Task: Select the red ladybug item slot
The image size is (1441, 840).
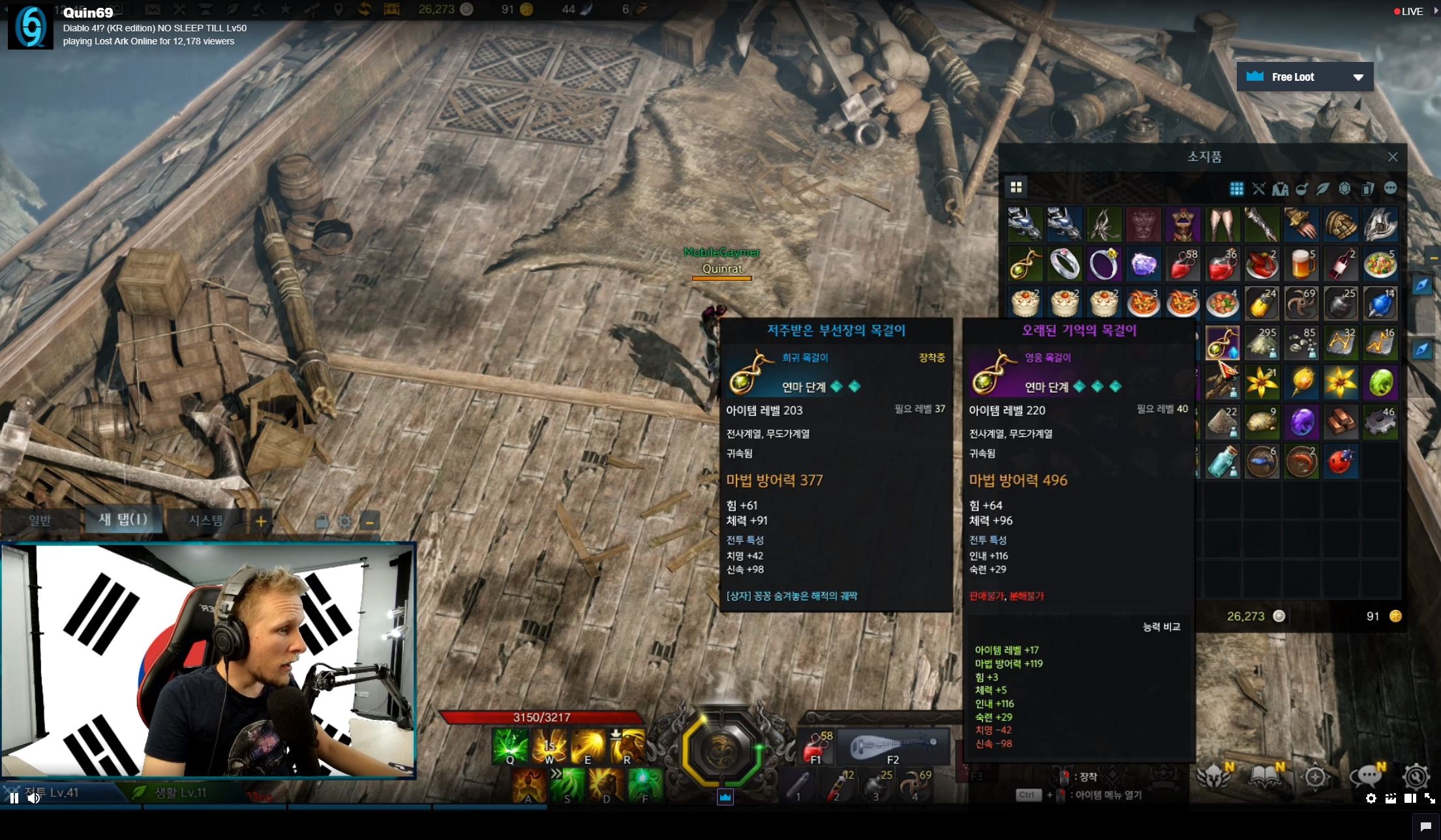Action: click(1341, 461)
